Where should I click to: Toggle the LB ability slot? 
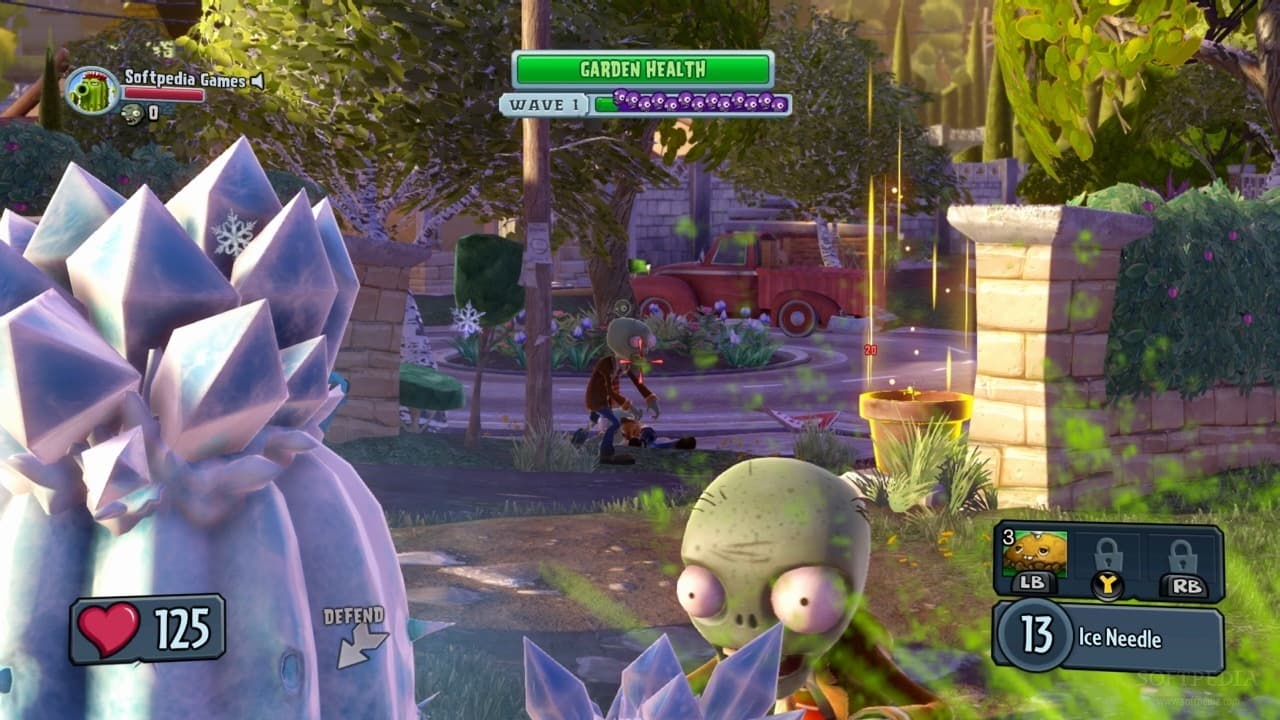[1035, 581]
